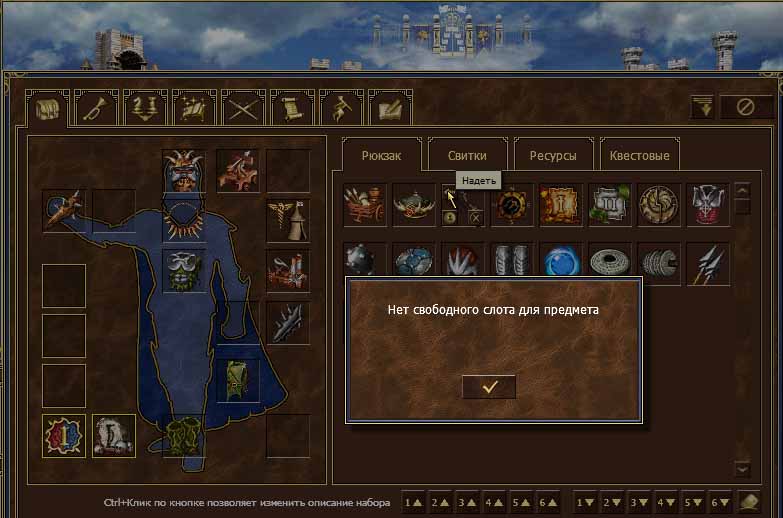Save equipment set 6 with down arrow
Viewport: 783px width, 518px height.
(718, 500)
